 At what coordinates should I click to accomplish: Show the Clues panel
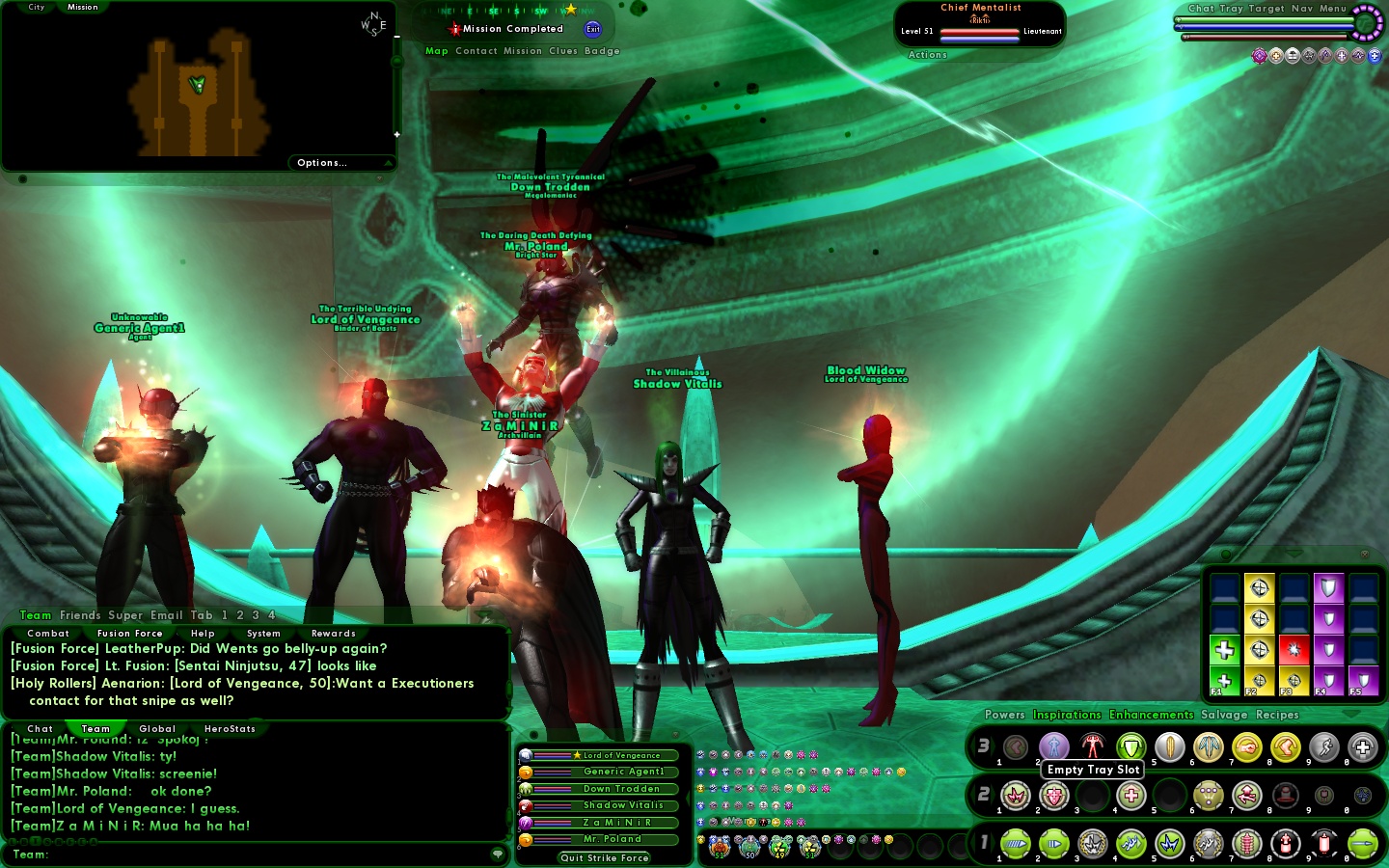pyautogui.click(x=563, y=51)
